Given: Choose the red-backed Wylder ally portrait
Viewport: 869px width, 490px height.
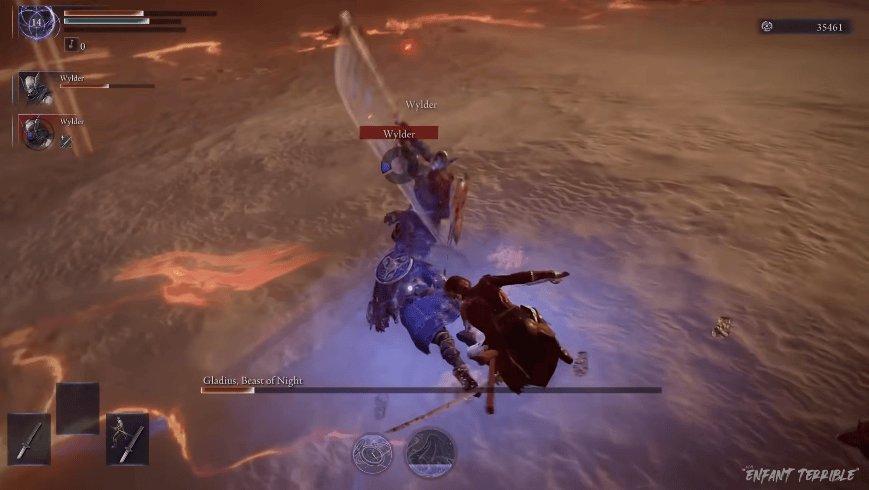Looking at the screenshot, I should coord(34,132).
